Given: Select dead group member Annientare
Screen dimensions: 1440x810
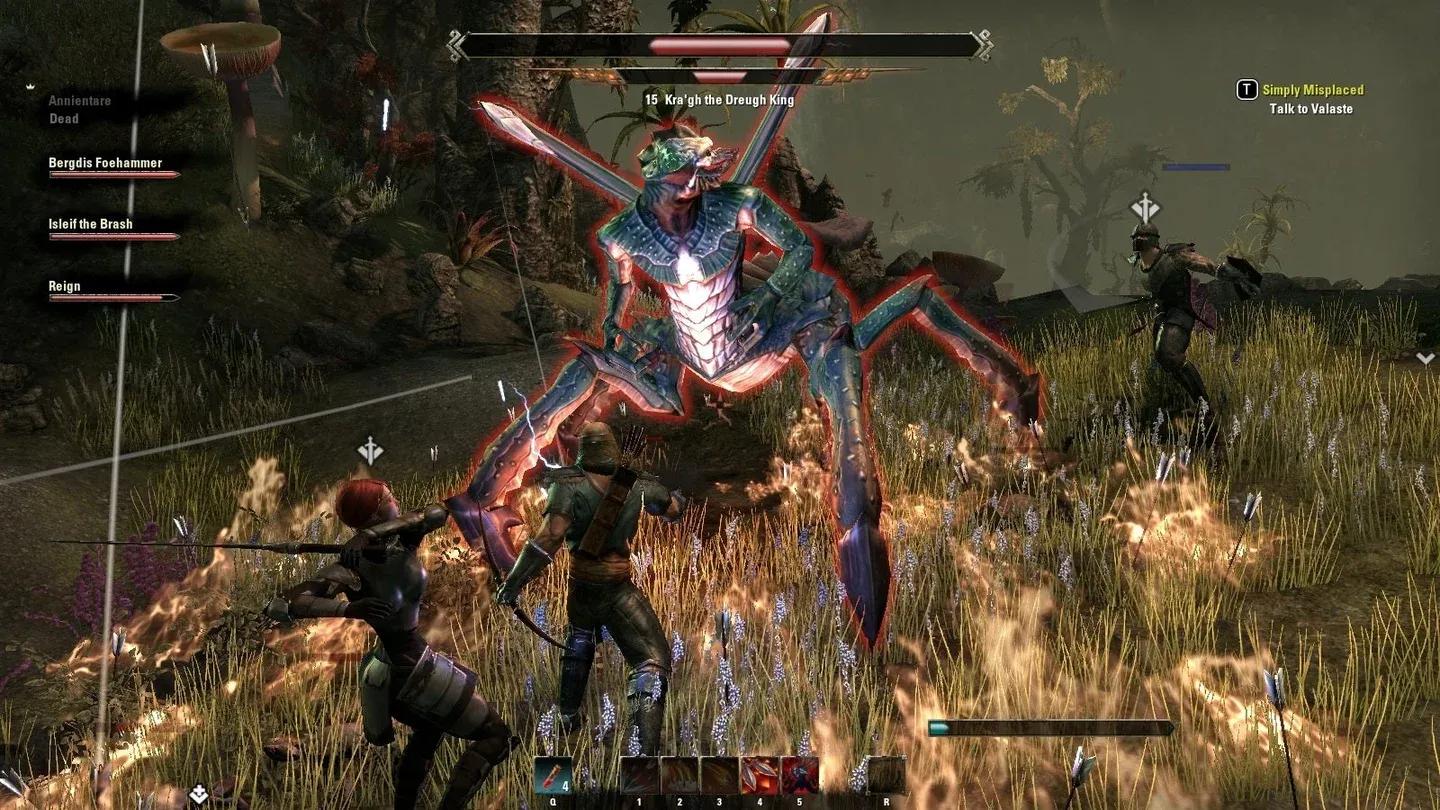Looking at the screenshot, I should coord(80,101).
